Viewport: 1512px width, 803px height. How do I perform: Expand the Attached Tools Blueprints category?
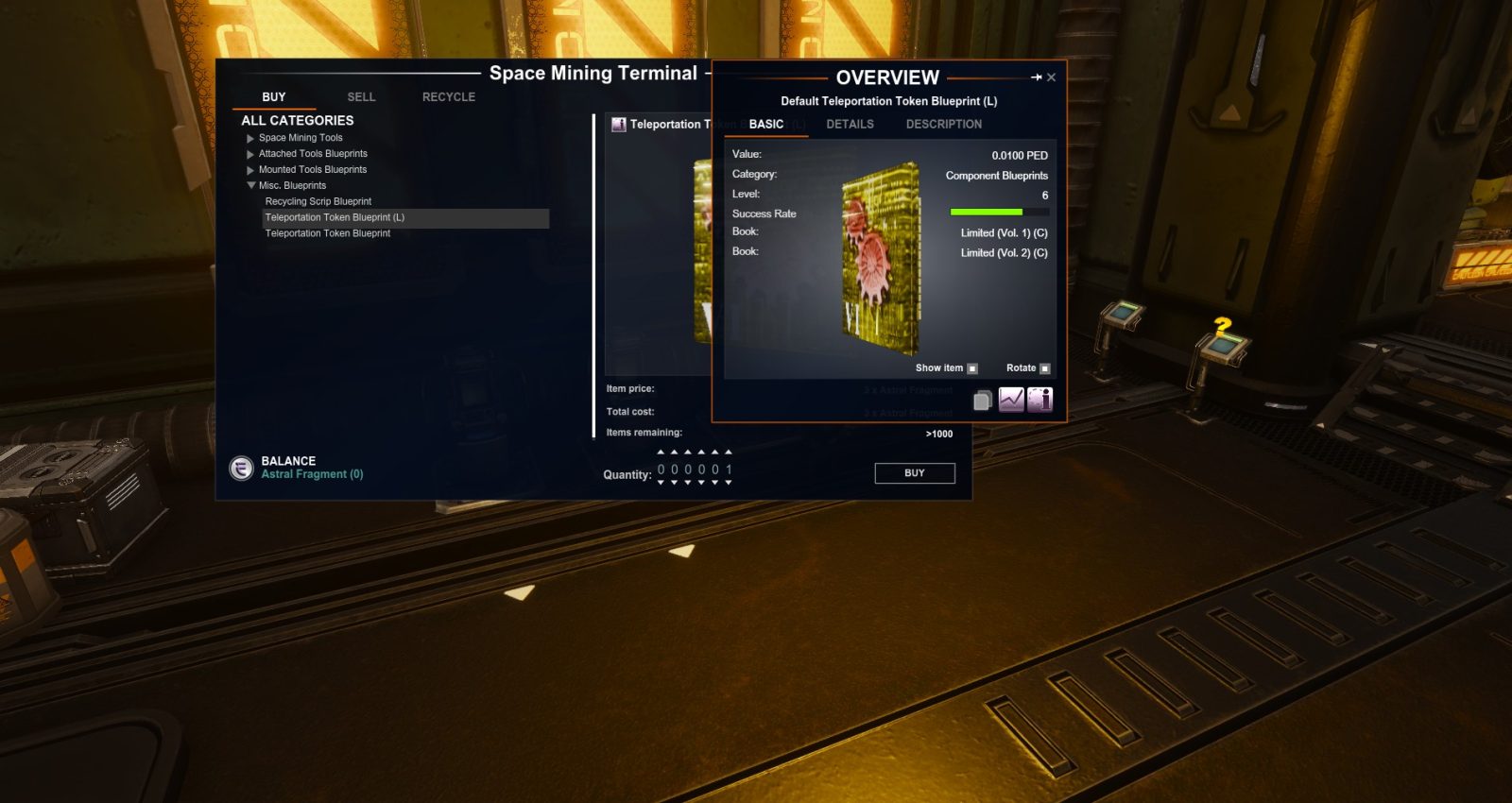click(x=249, y=153)
